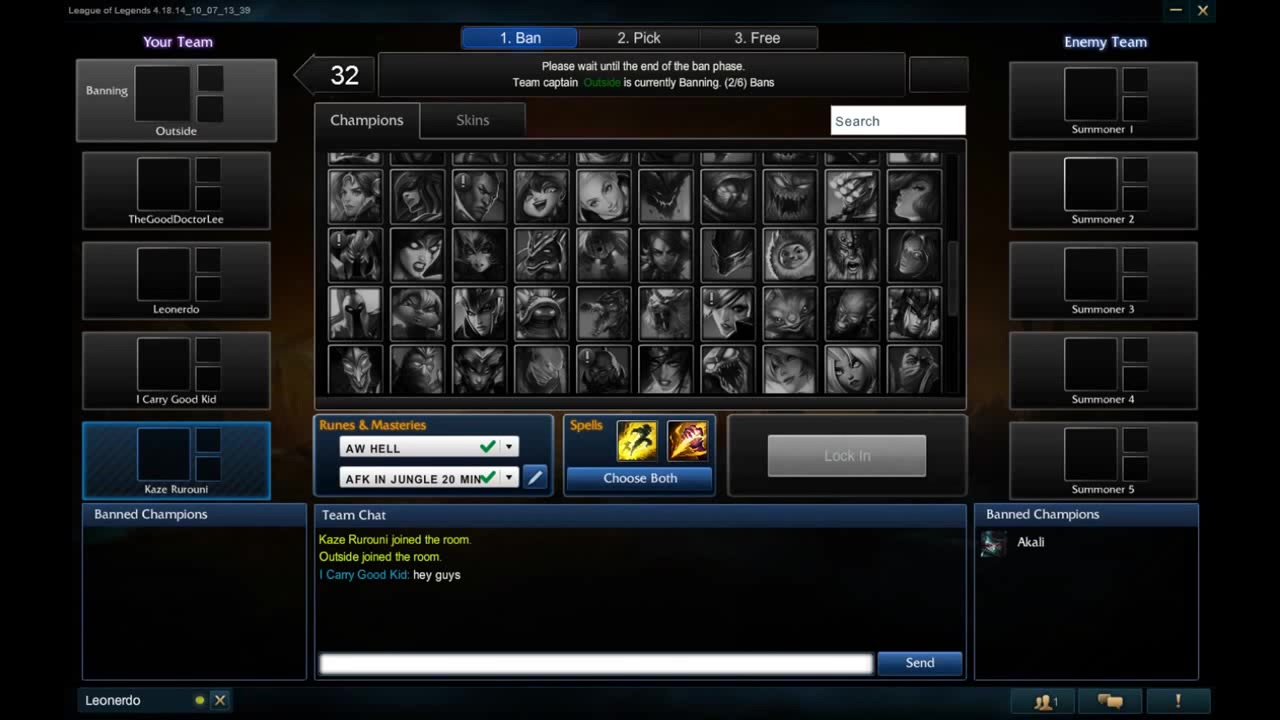Image resolution: width=1280 pixels, height=720 pixels.
Task: Edit masteries with the pencil icon
Action: (535, 478)
